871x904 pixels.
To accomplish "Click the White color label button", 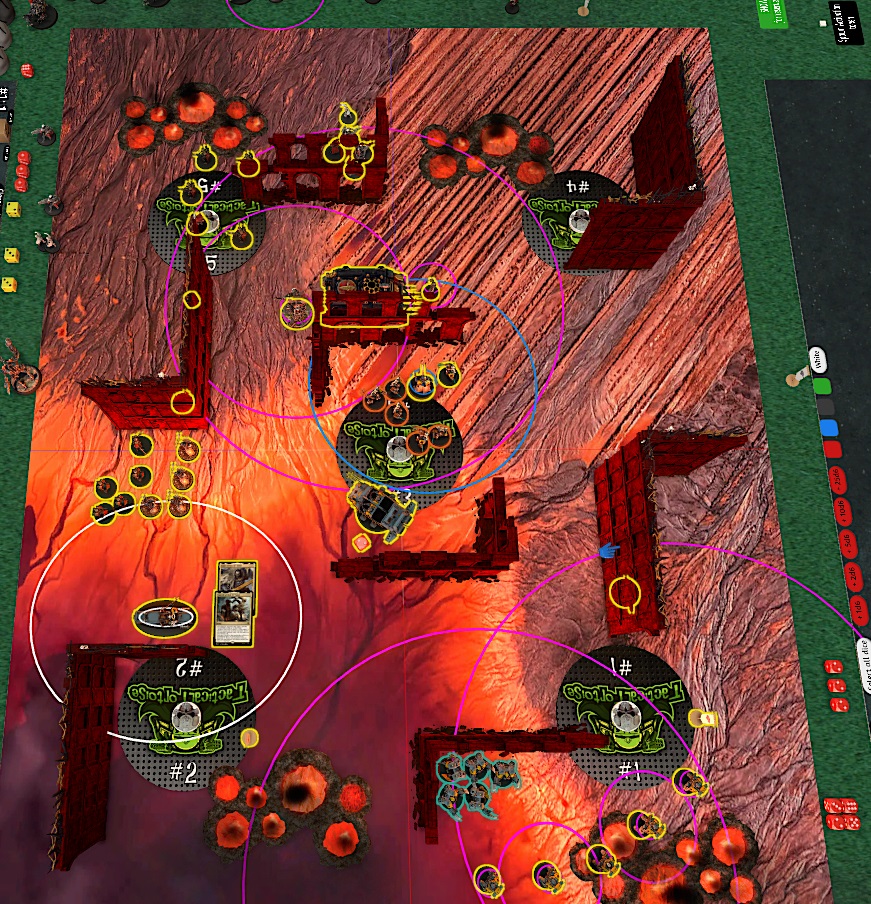I will (x=816, y=358).
